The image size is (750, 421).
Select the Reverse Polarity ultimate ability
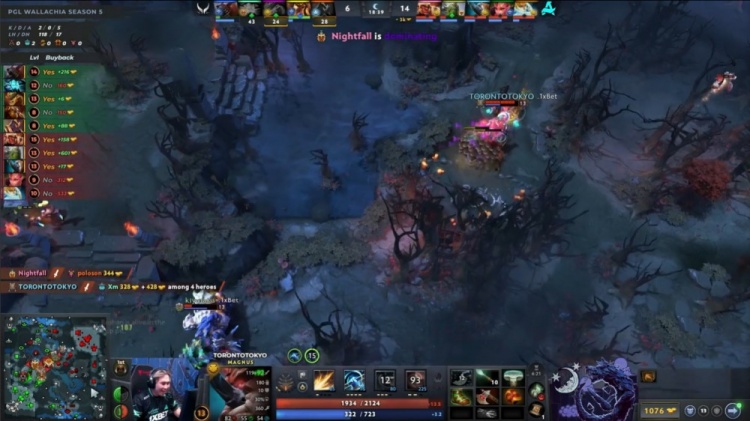coord(415,380)
